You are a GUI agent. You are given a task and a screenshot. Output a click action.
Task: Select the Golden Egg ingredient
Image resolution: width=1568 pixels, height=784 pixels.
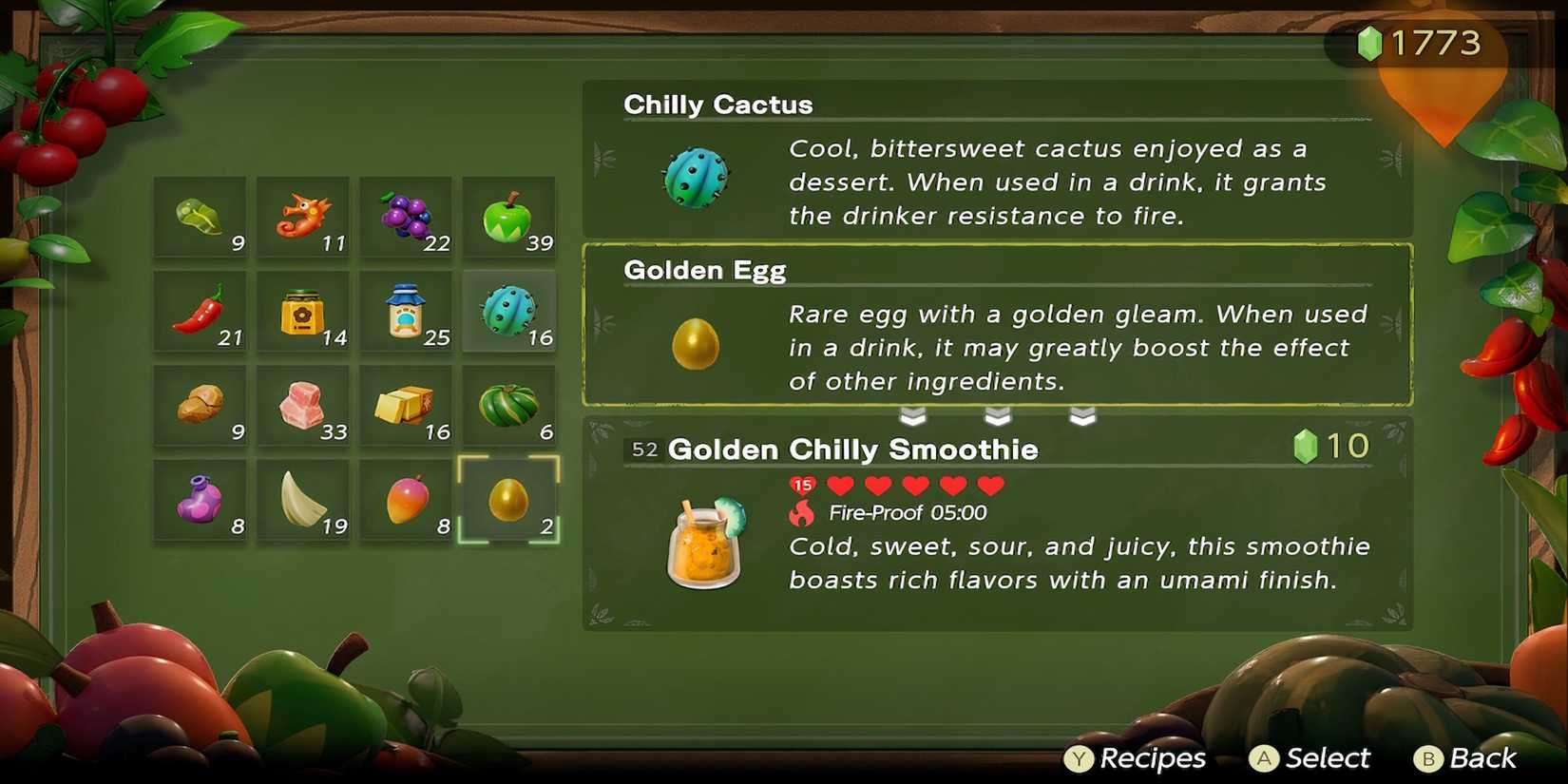pyautogui.click(x=509, y=499)
